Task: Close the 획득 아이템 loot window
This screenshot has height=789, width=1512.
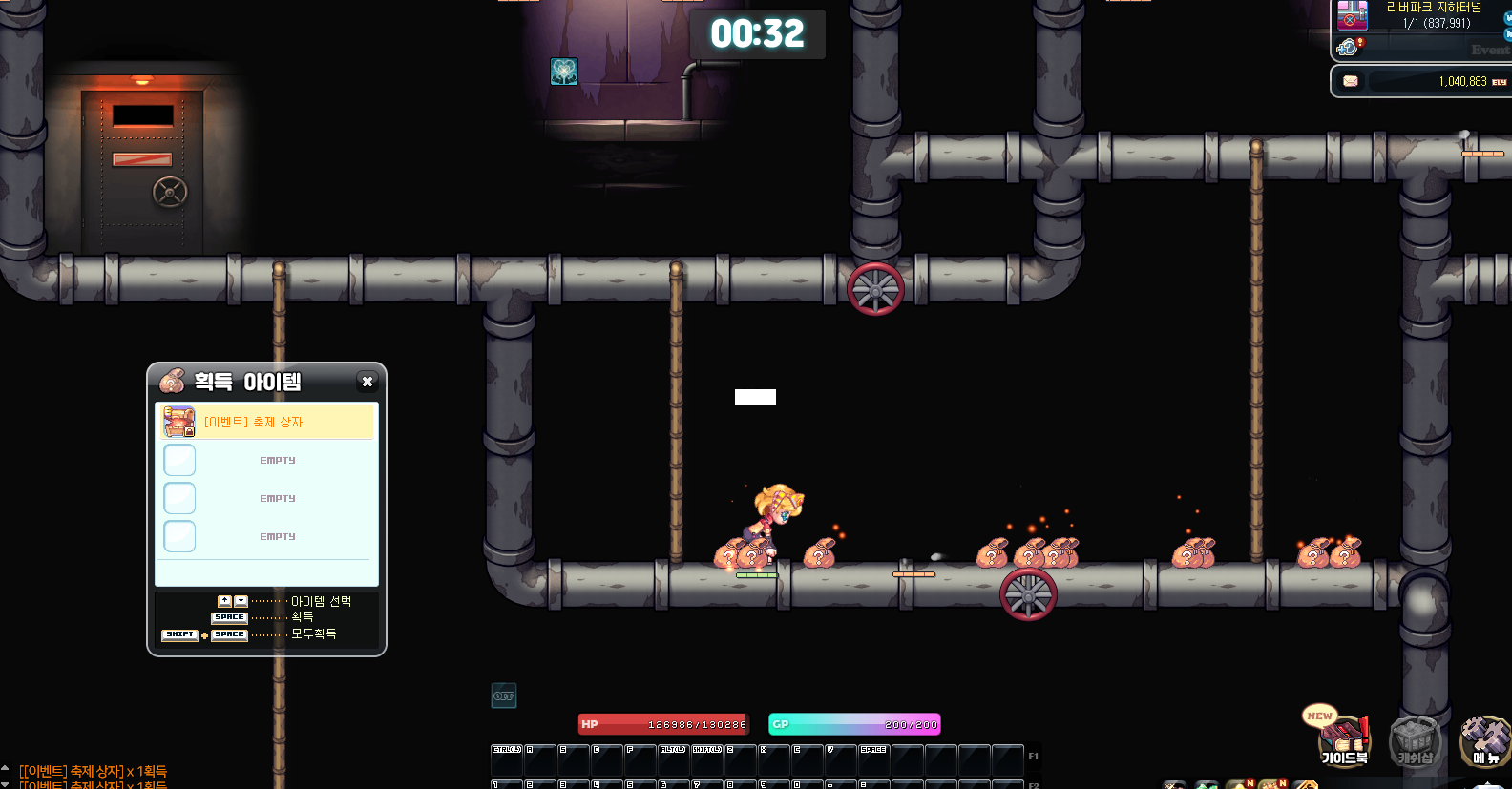Action: 367,382
